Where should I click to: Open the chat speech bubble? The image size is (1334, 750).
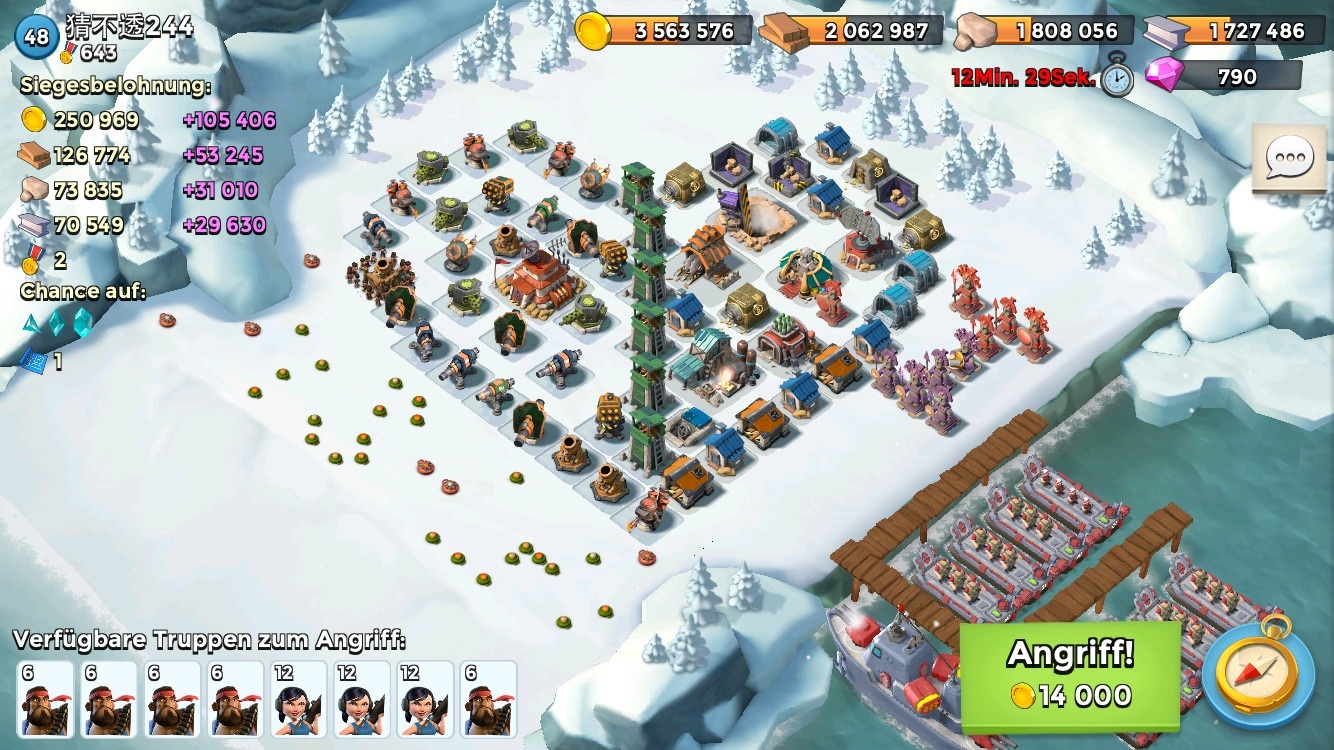coord(1289,158)
